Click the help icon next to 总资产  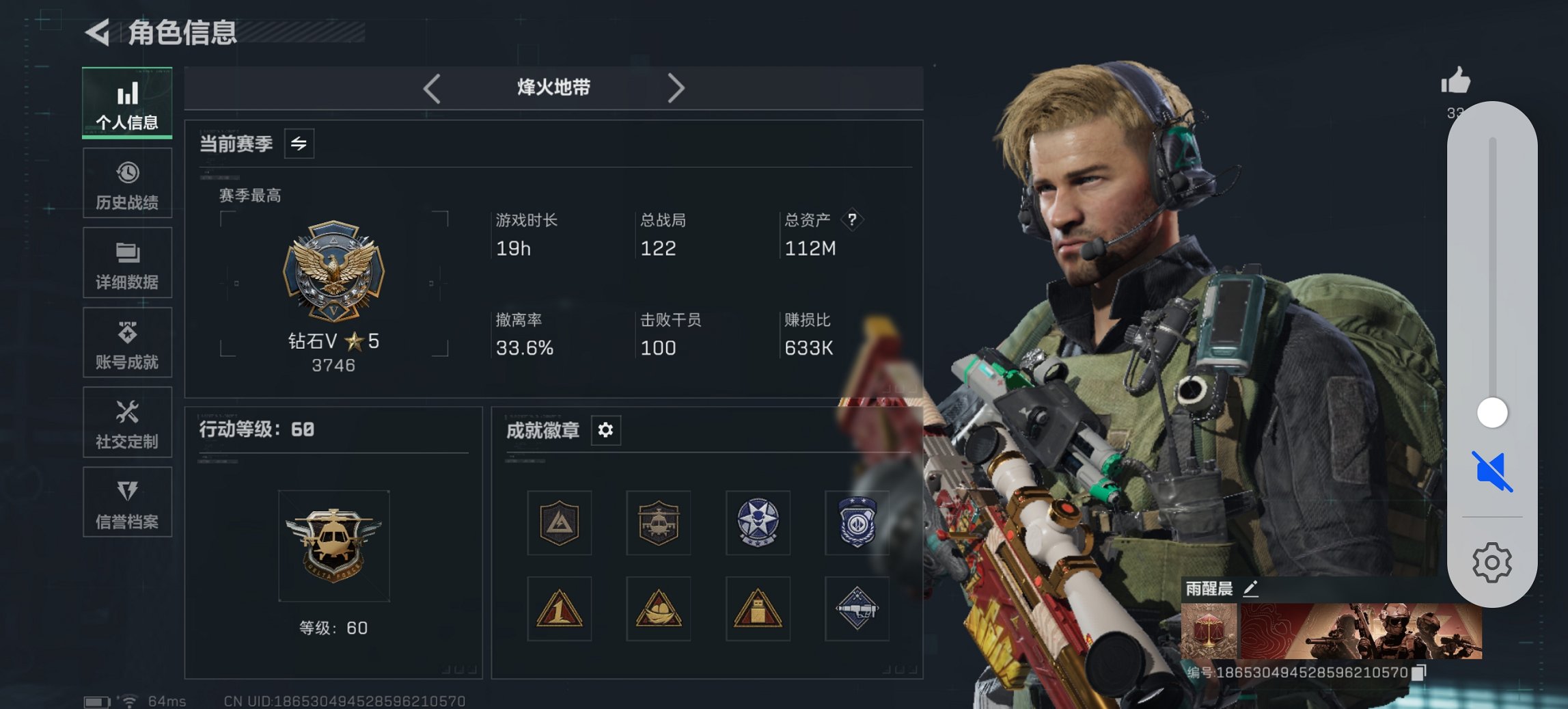click(x=853, y=219)
